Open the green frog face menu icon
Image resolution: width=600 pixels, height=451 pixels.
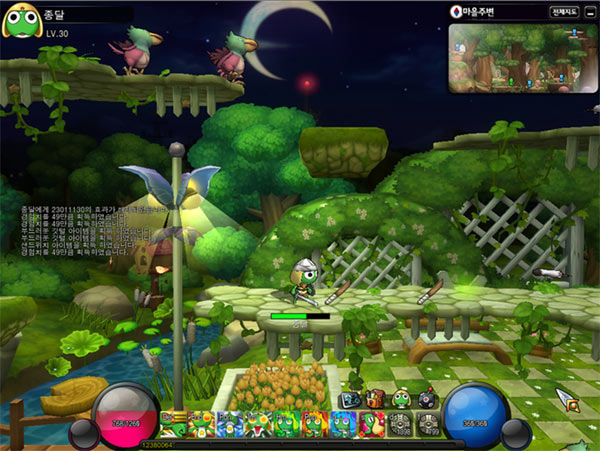tap(400, 399)
